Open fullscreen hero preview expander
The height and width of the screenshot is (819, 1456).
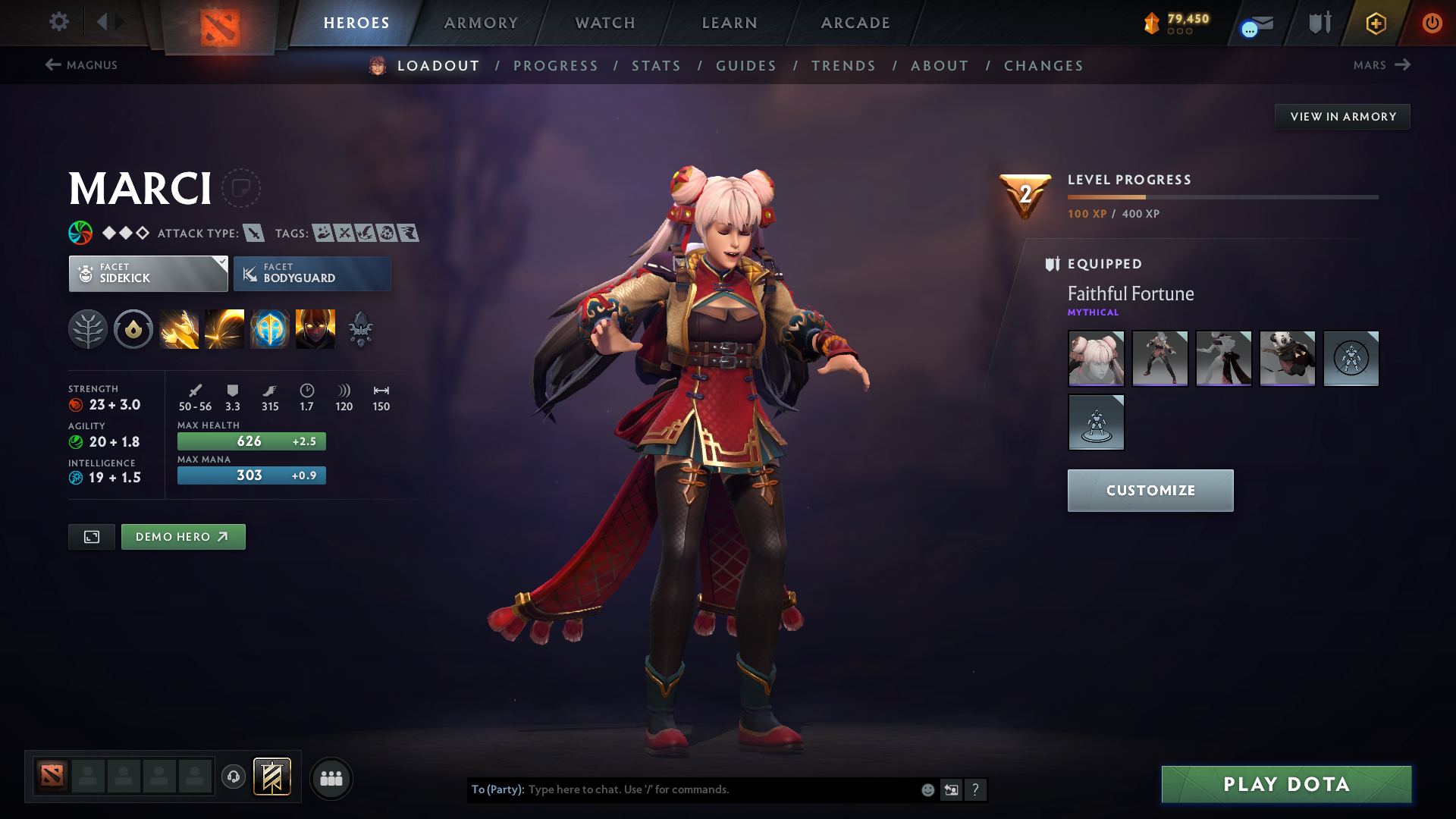(x=91, y=536)
